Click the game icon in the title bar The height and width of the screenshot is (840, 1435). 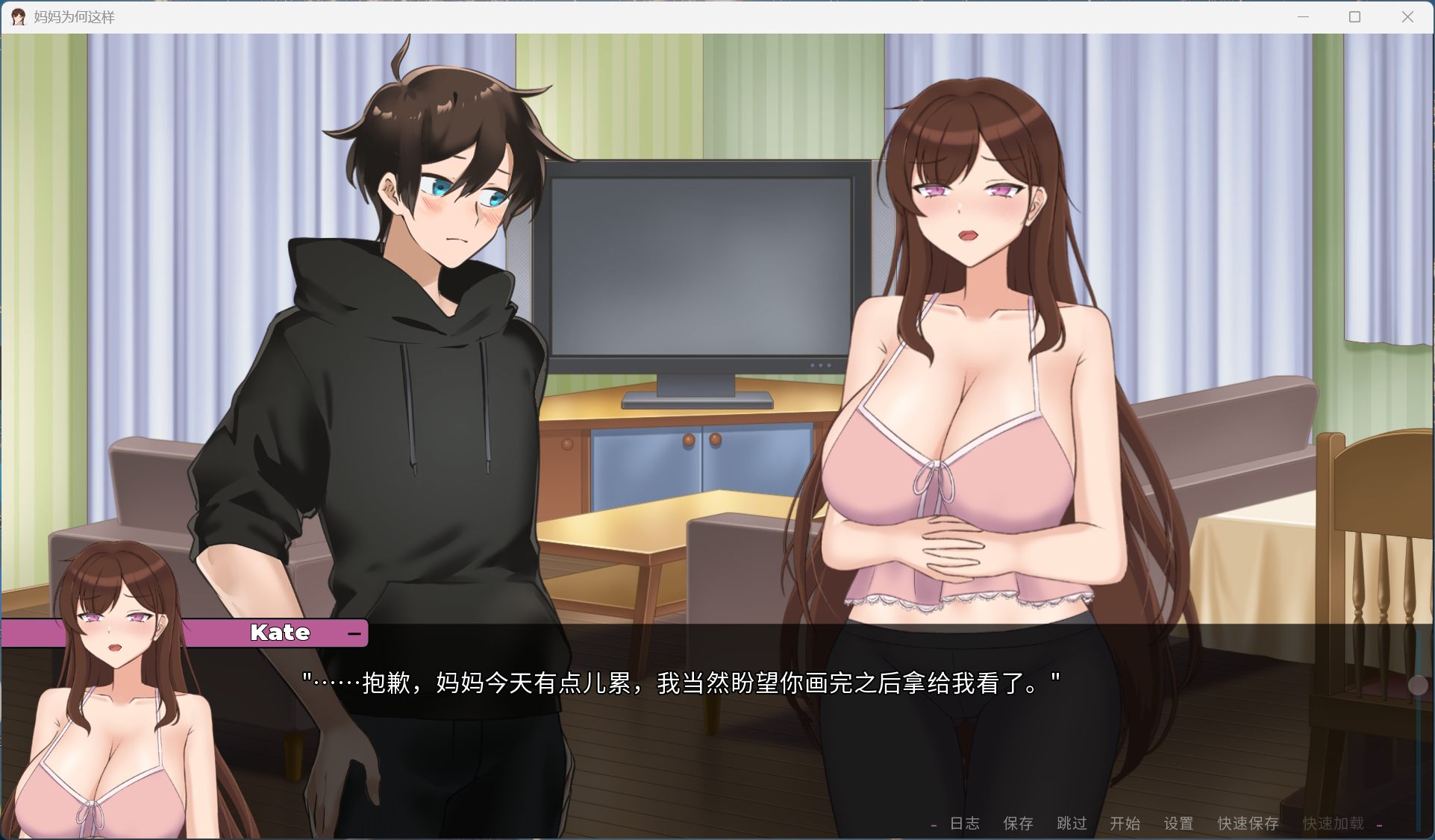[x=17, y=16]
